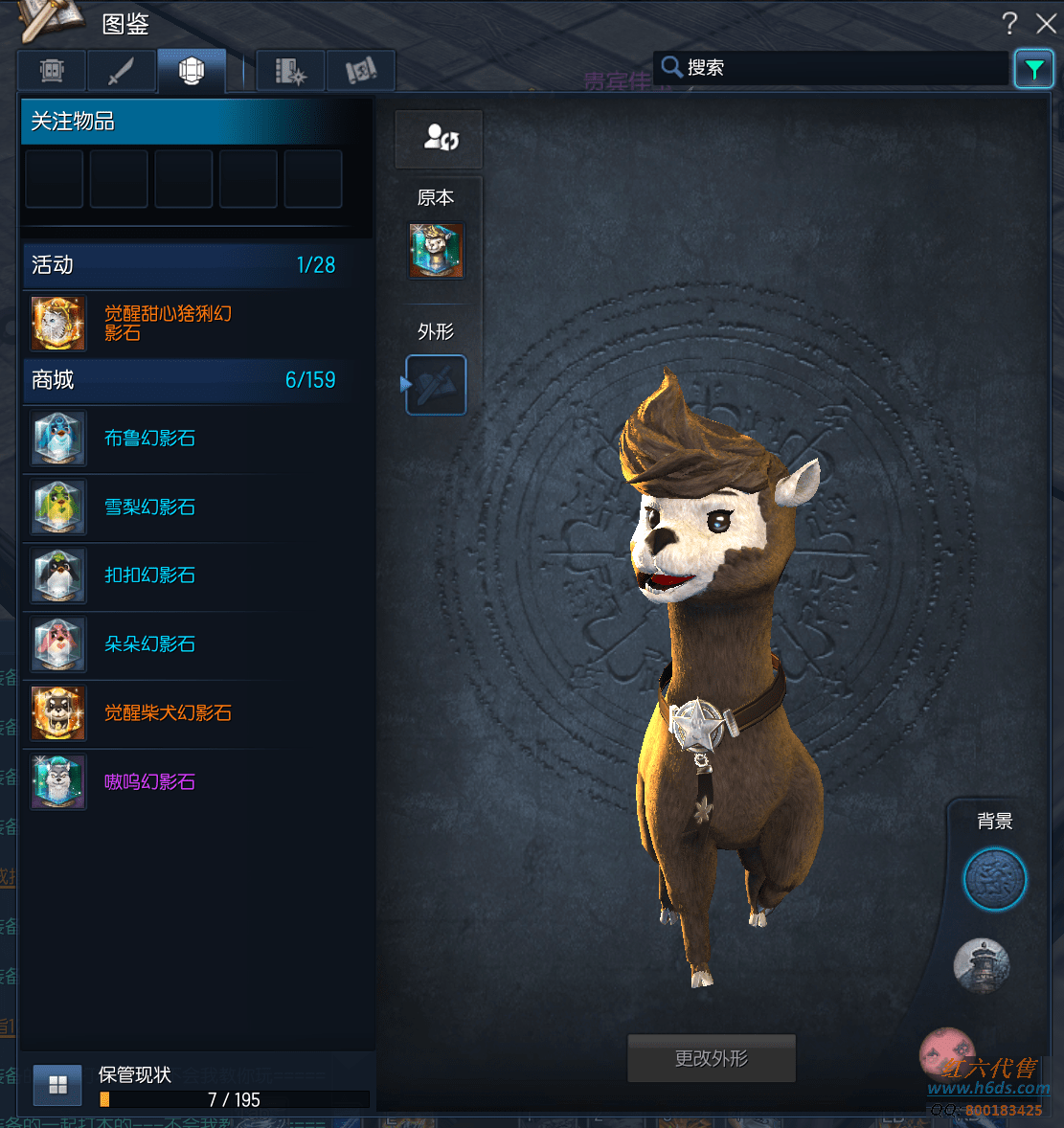Image resolution: width=1064 pixels, height=1128 pixels.
Task: Select the 觉醒甜心猞猁幻影石 entry
Action: (x=168, y=324)
